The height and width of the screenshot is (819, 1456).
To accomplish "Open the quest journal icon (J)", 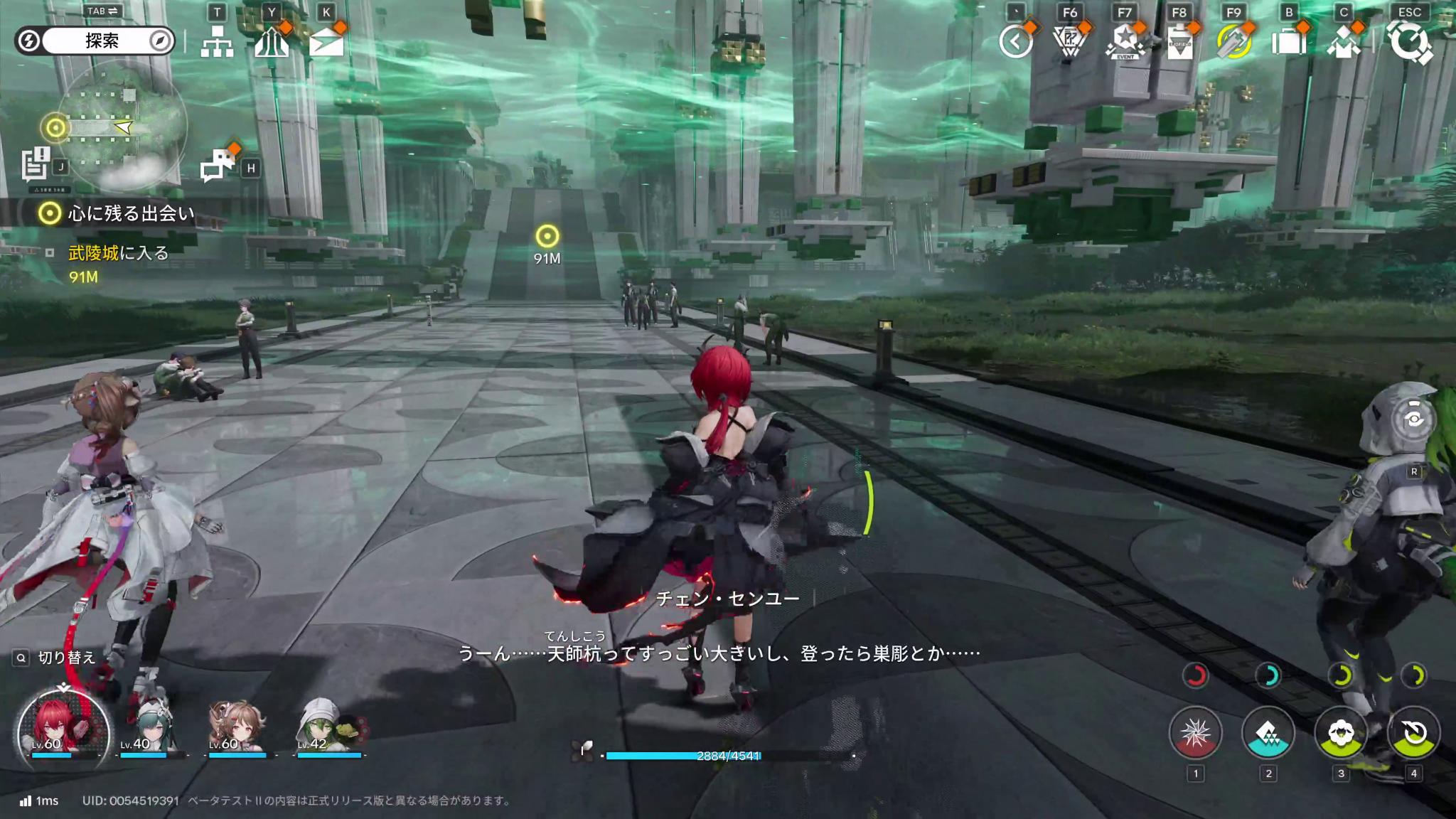I will [x=32, y=164].
